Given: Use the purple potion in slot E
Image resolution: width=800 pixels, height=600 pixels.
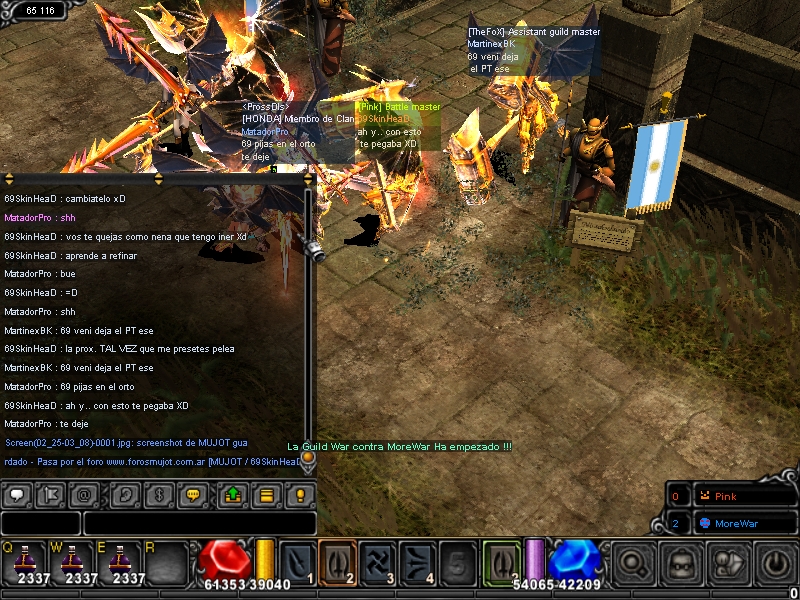Looking at the screenshot, I should point(127,562).
